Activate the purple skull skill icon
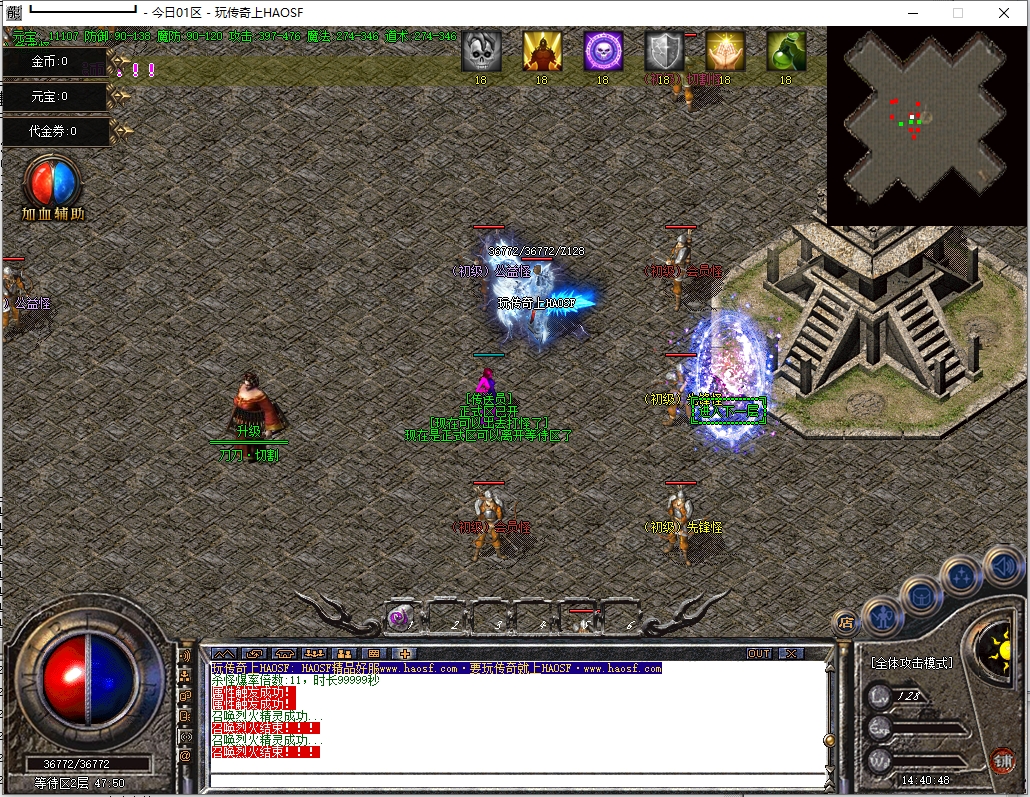This screenshot has width=1030, height=797. coord(603,51)
